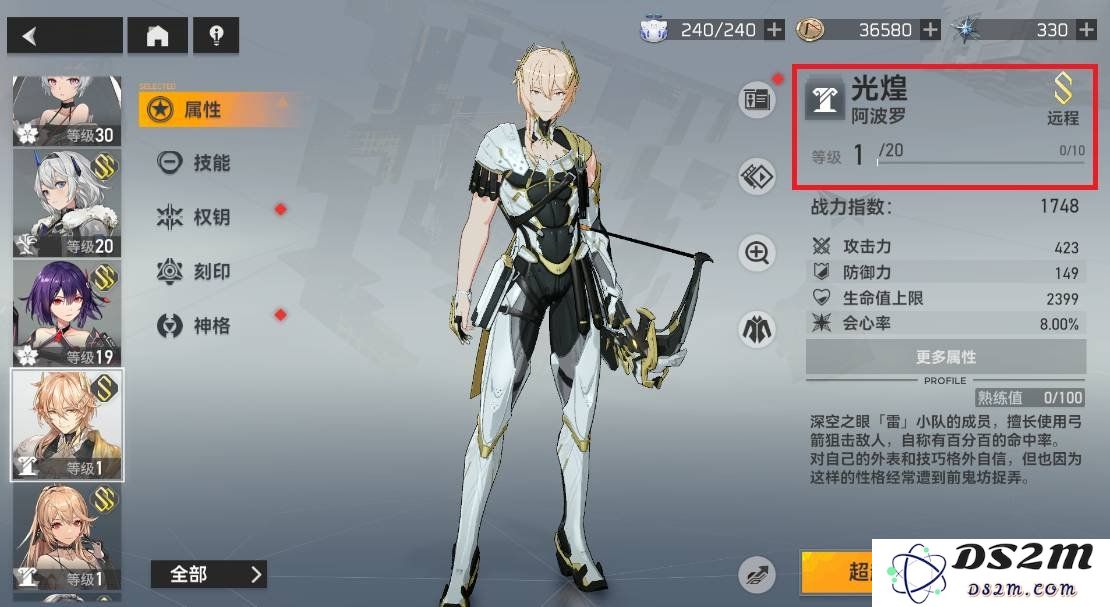Select the purple-haired level 19 character
The width and height of the screenshot is (1110, 607).
(x=67, y=313)
